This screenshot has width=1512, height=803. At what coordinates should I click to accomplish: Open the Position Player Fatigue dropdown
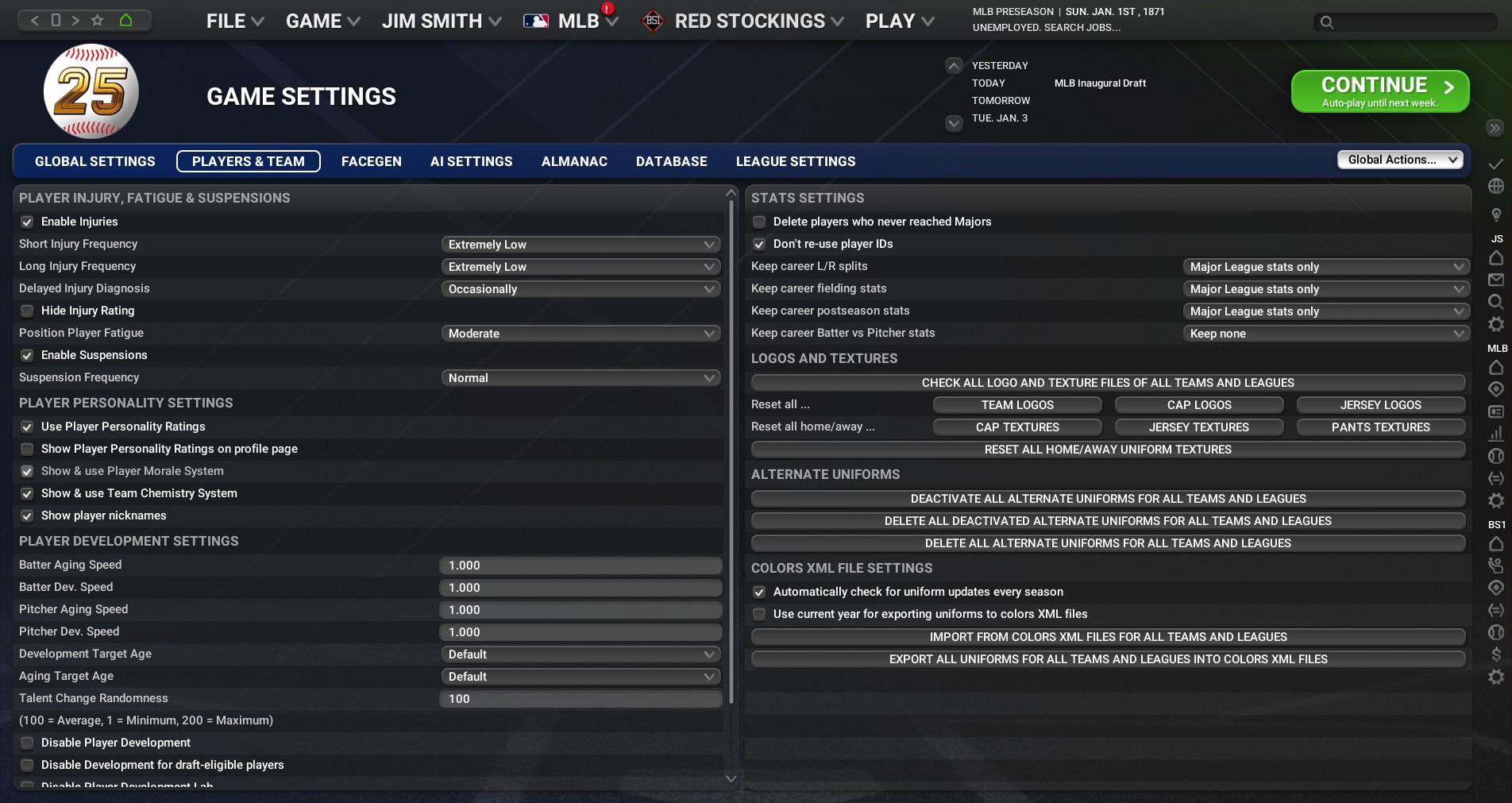pos(580,334)
